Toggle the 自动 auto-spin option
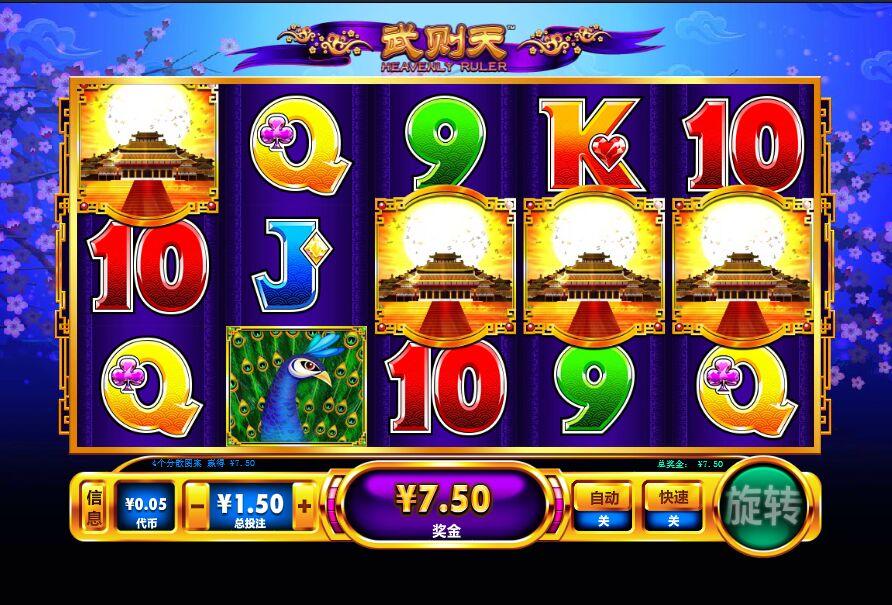892x605 pixels. (x=603, y=506)
